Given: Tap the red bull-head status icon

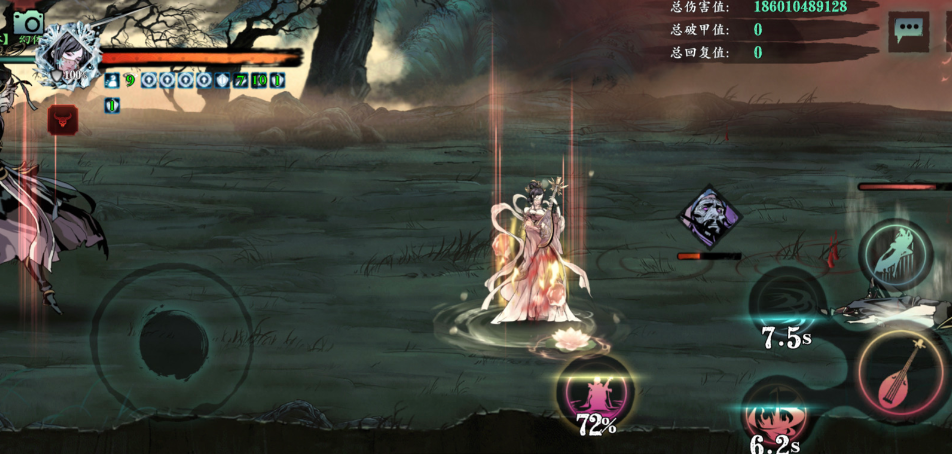Looking at the screenshot, I should point(63,121).
